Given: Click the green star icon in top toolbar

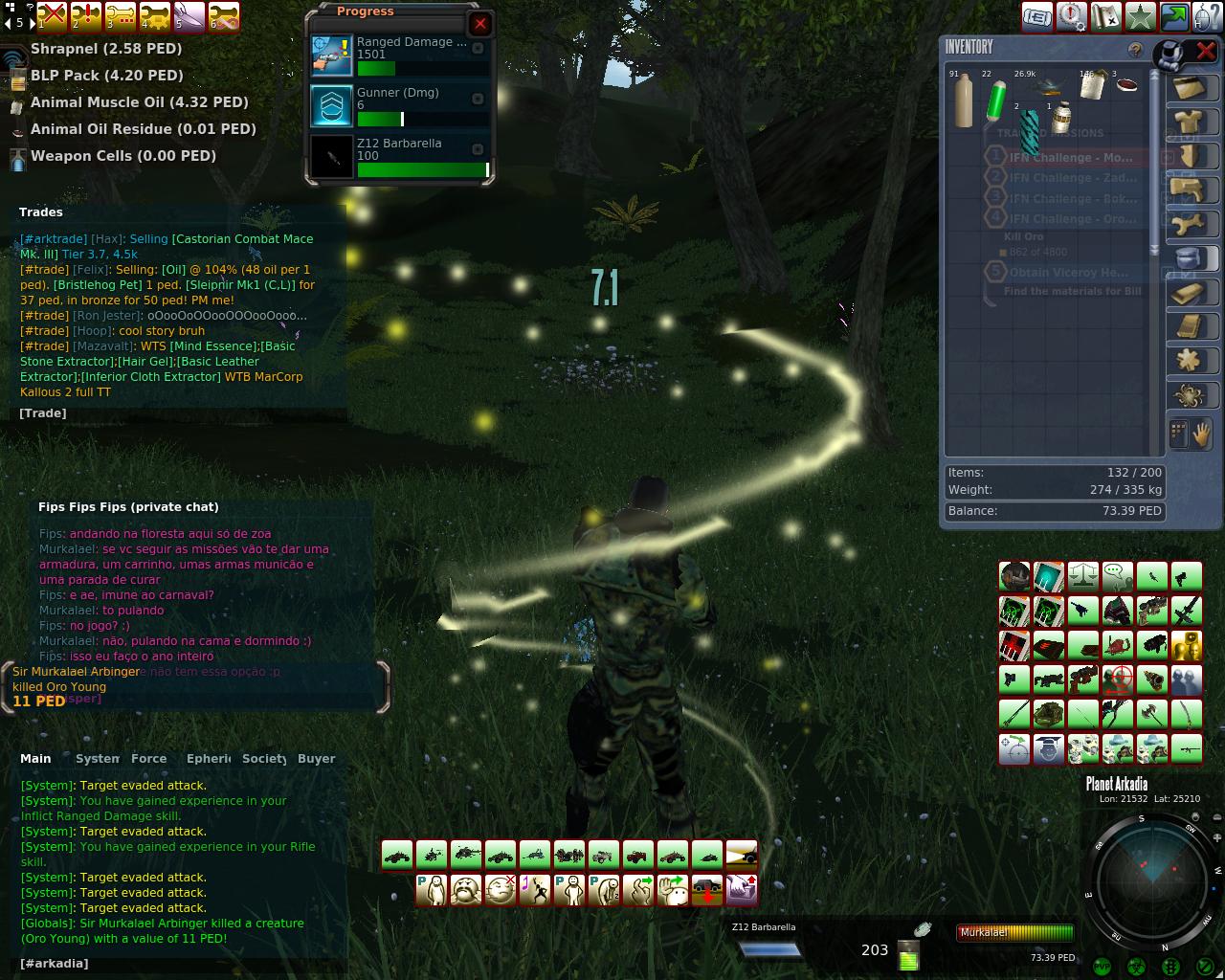Looking at the screenshot, I should (1140, 16).
